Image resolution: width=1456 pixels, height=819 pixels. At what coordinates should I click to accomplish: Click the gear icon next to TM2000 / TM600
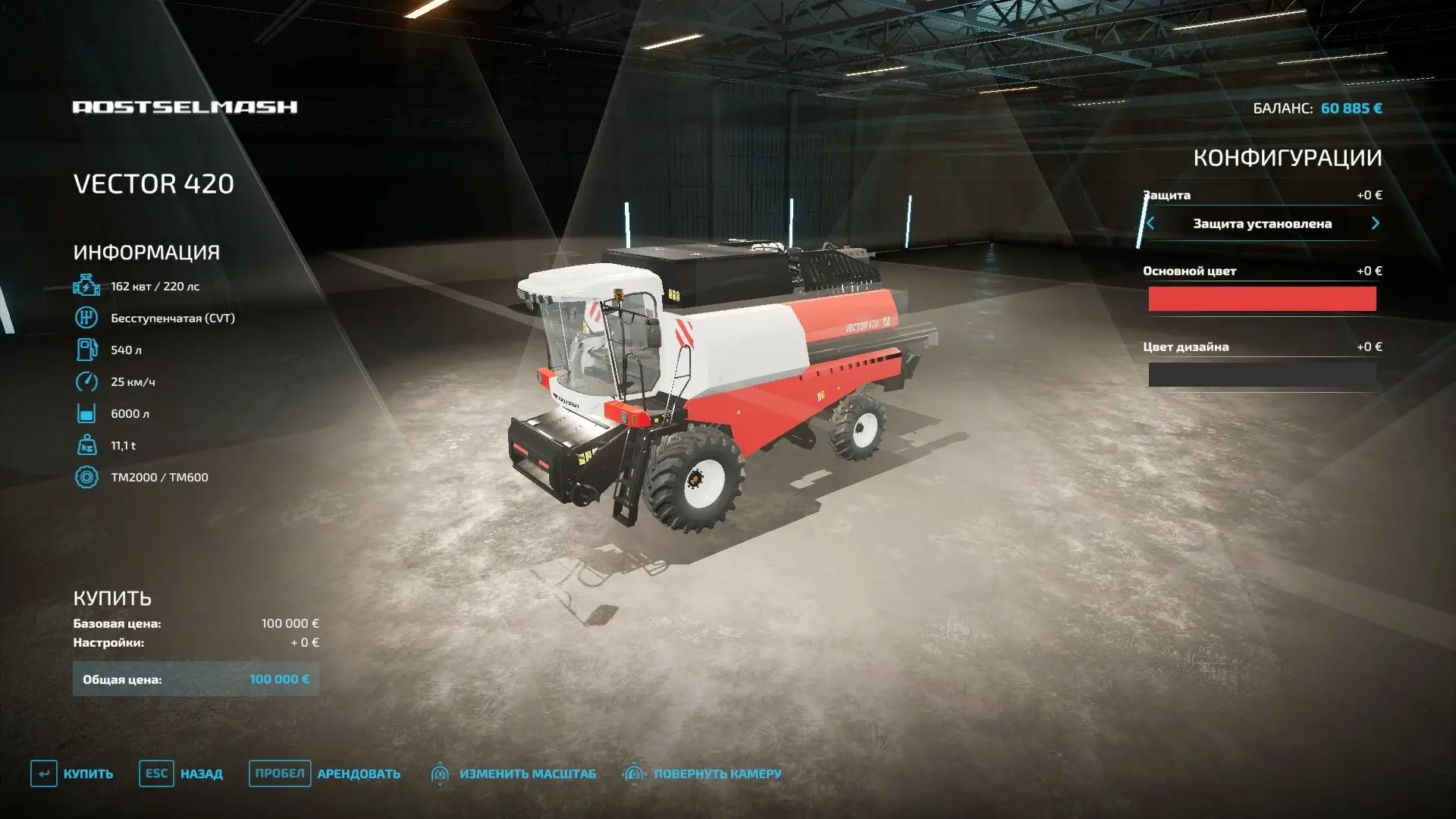tap(86, 477)
